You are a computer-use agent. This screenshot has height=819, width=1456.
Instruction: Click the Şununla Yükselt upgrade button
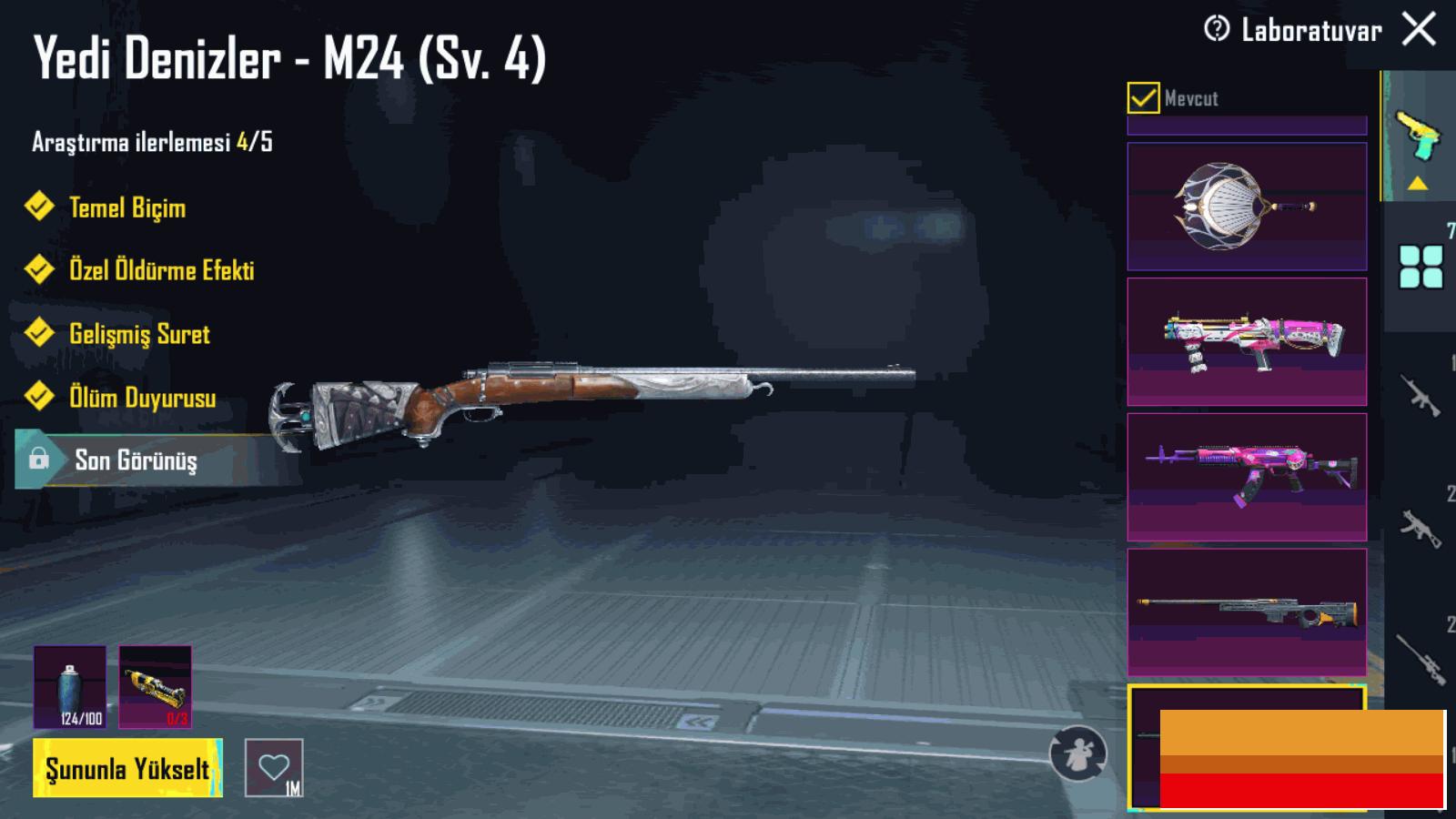pos(127,769)
